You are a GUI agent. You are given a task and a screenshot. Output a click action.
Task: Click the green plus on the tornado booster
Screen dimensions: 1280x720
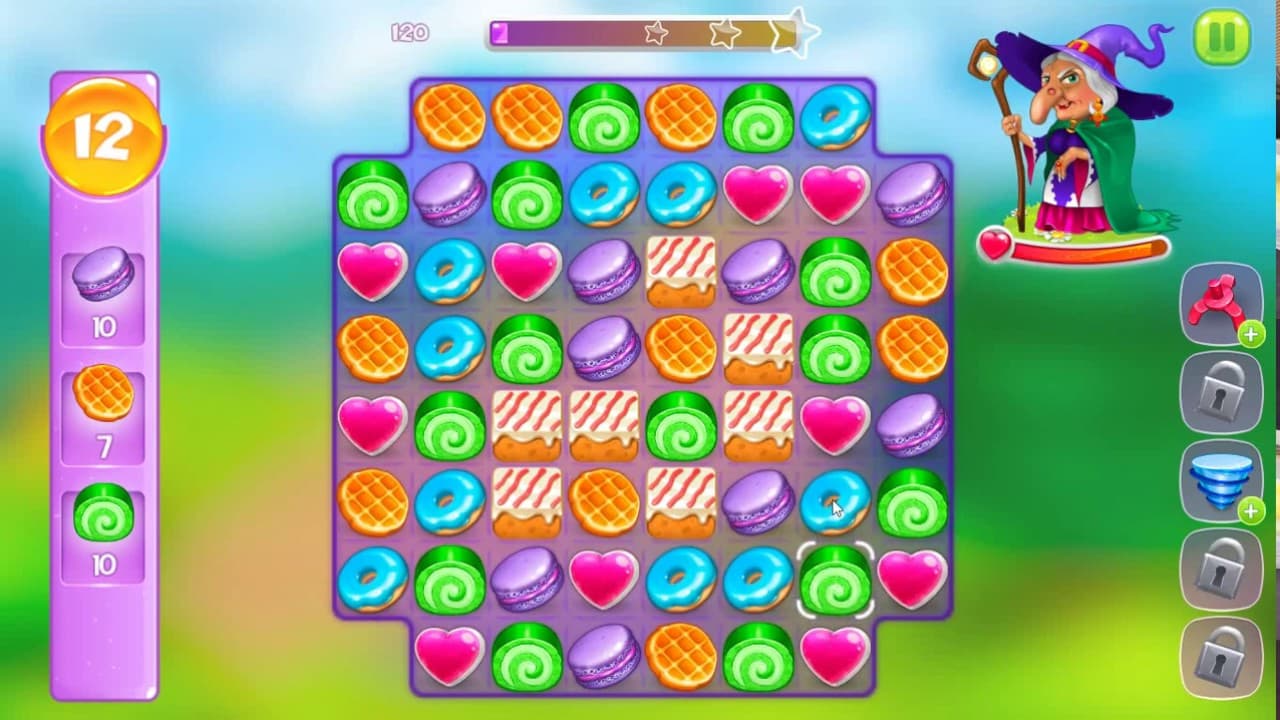(x=1250, y=513)
